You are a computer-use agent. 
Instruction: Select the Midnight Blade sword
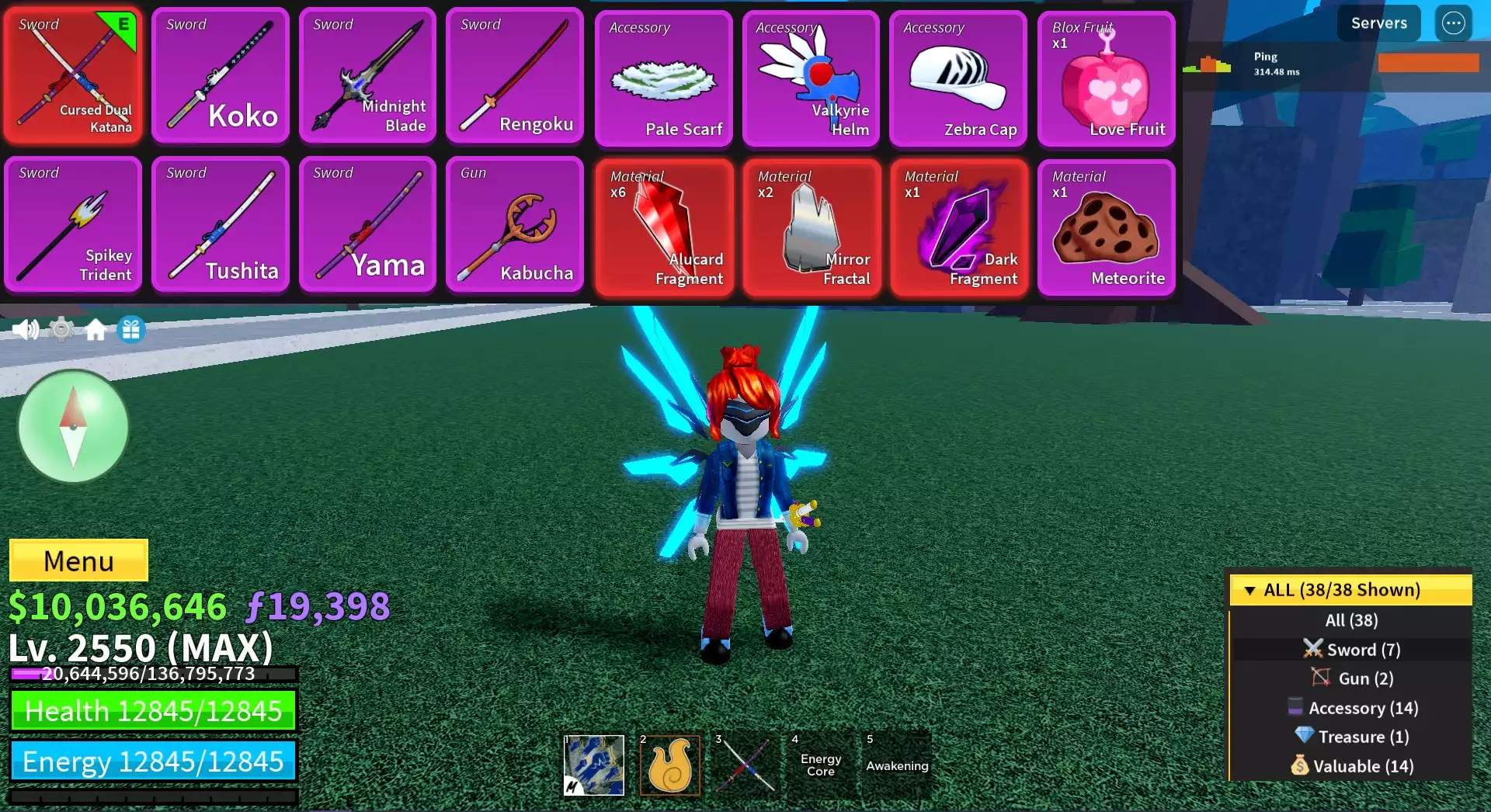tap(368, 76)
